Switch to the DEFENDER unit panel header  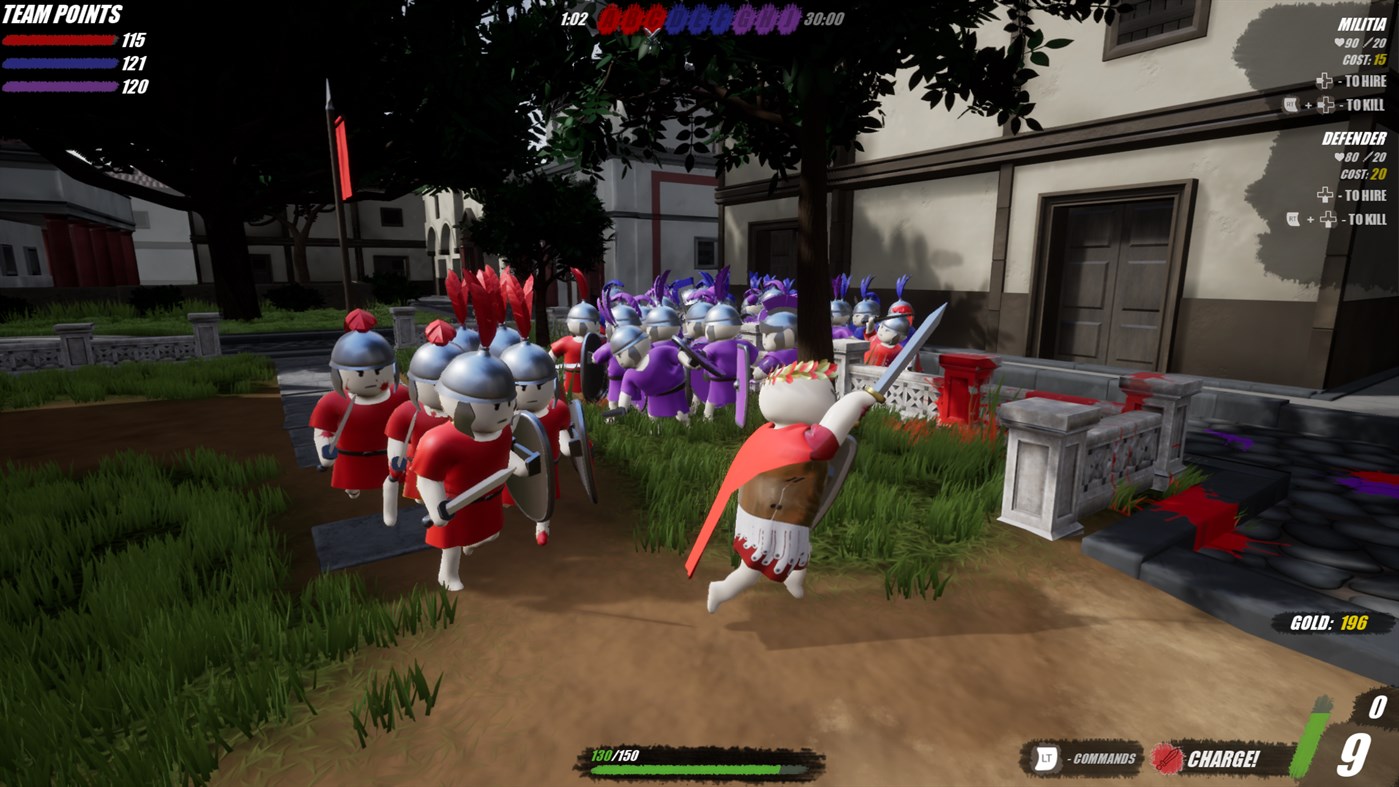(x=1355, y=137)
